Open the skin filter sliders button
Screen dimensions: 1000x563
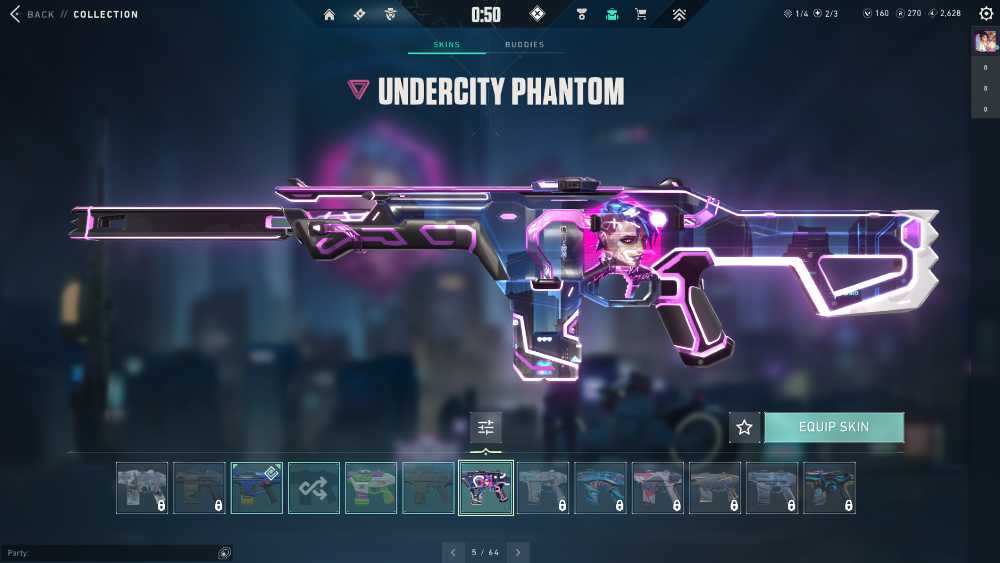[x=486, y=427]
